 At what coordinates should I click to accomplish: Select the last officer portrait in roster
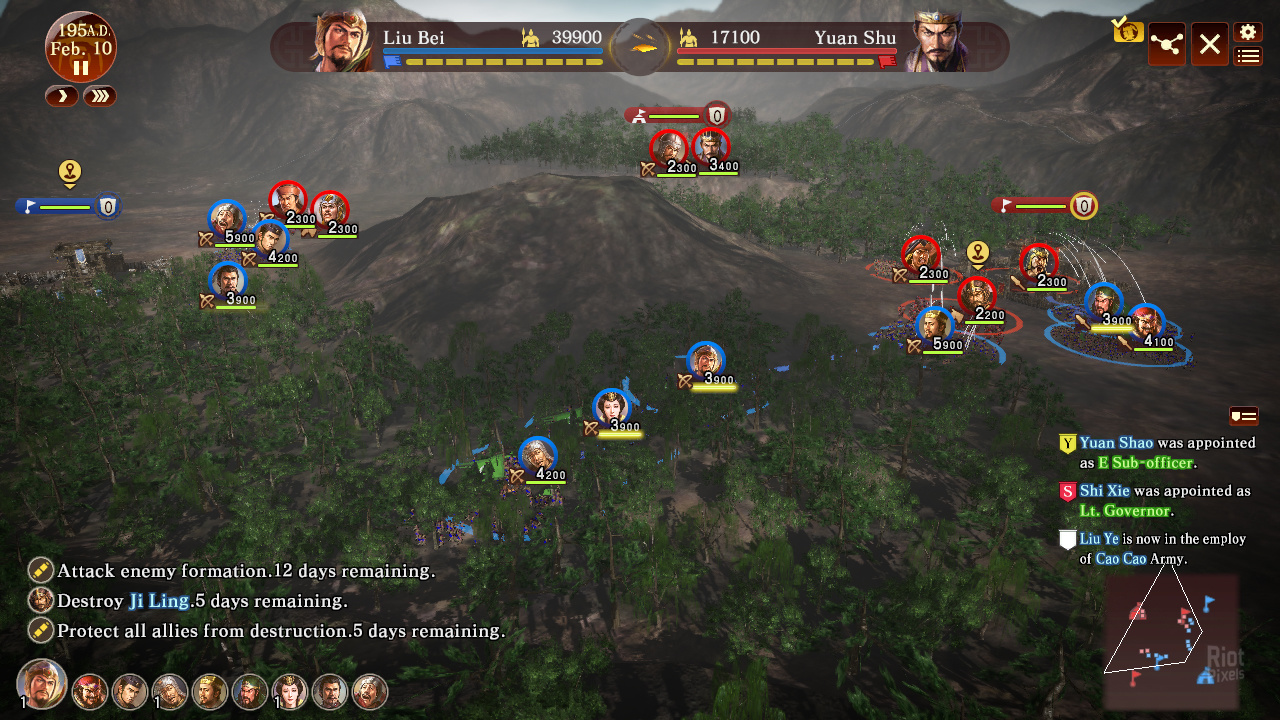[370, 691]
